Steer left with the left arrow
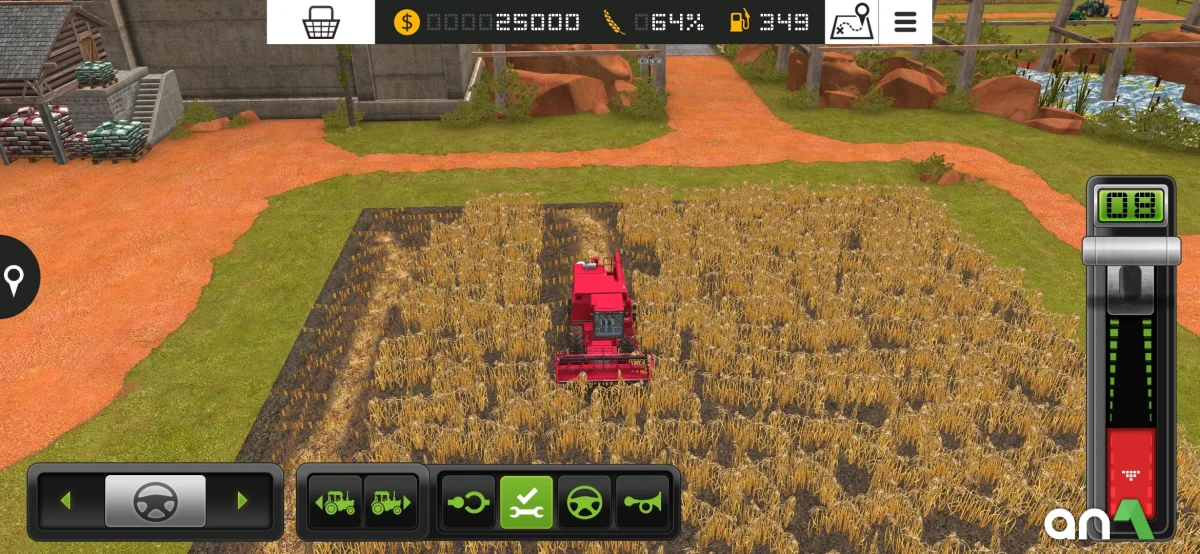Image resolution: width=1200 pixels, height=554 pixels. coord(66,500)
